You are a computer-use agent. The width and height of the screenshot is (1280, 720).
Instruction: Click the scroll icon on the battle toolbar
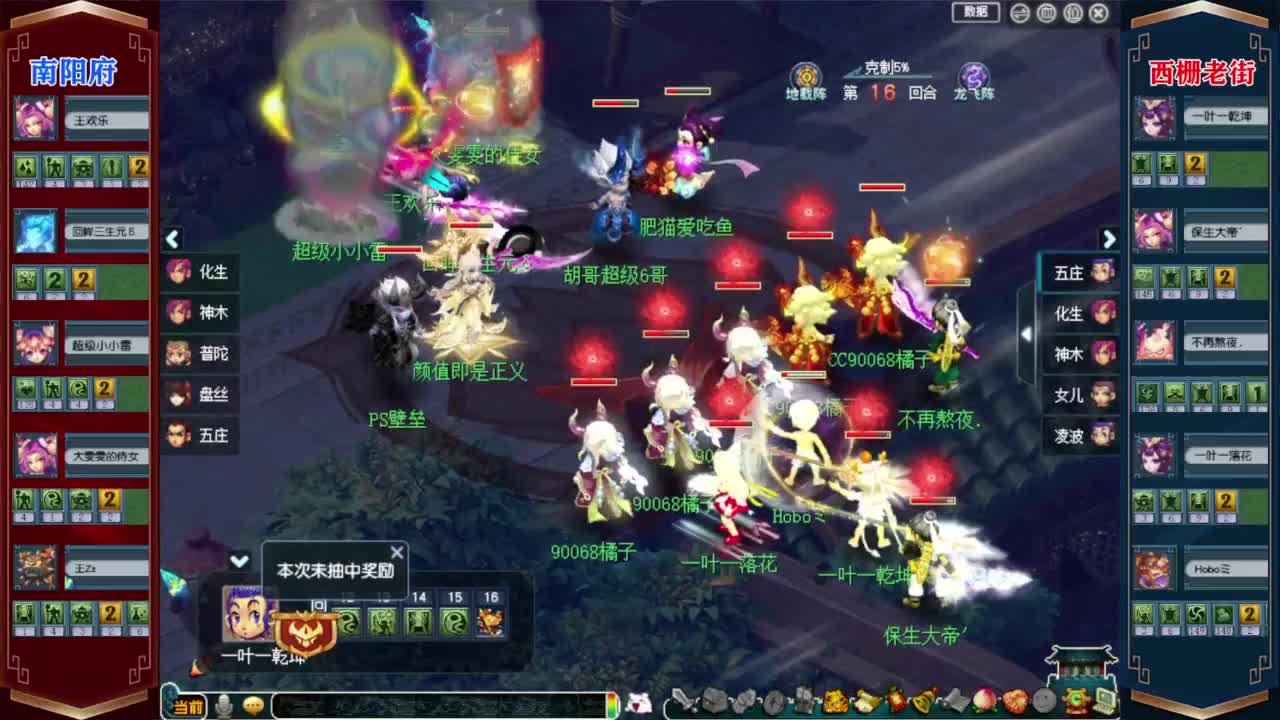pos(867,702)
